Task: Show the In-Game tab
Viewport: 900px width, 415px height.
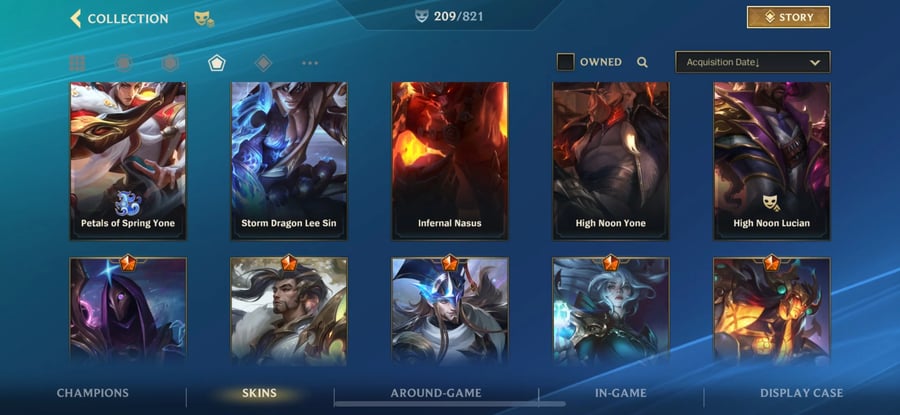Action: [620, 393]
